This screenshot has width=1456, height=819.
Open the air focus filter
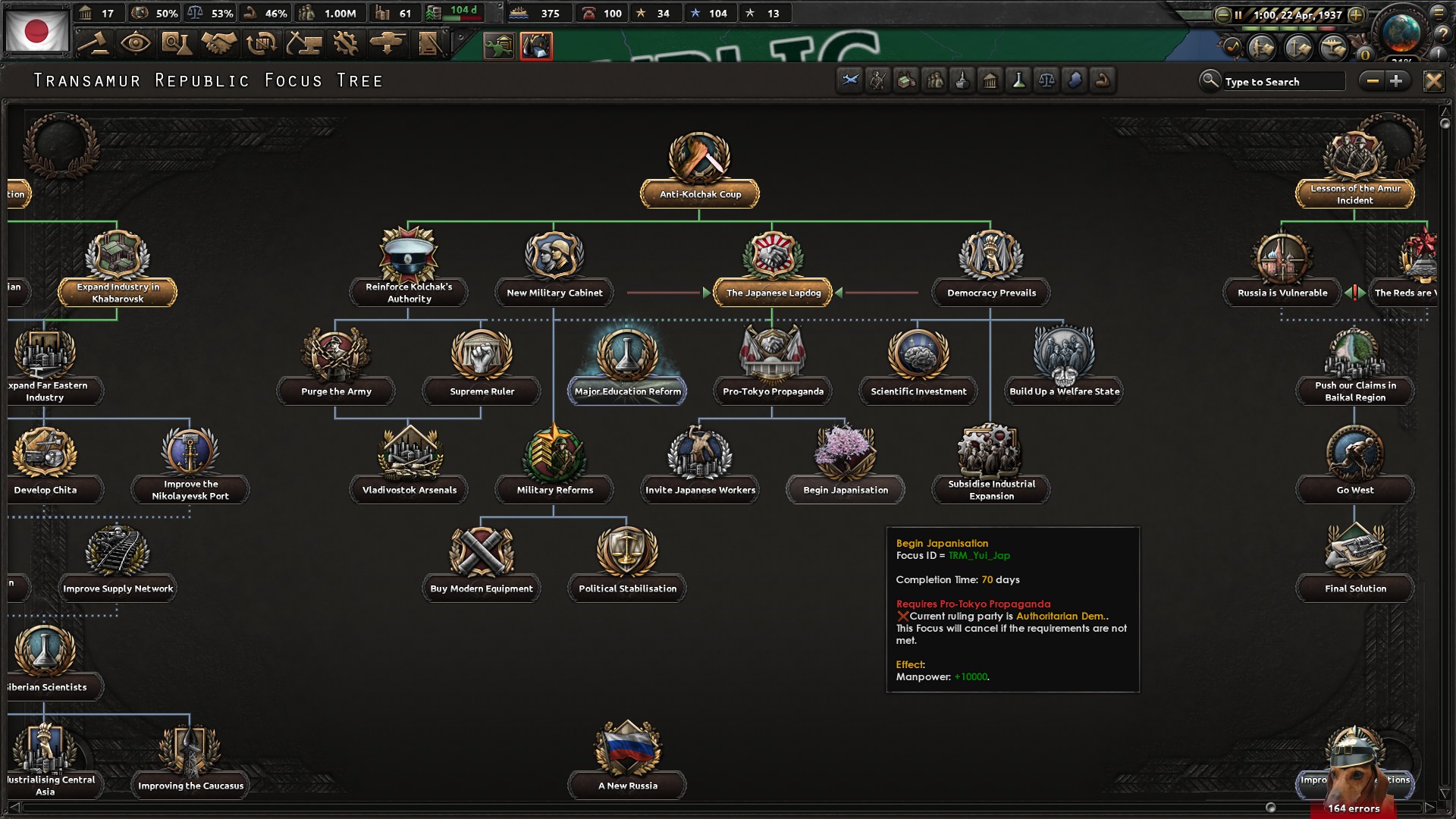point(849,81)
